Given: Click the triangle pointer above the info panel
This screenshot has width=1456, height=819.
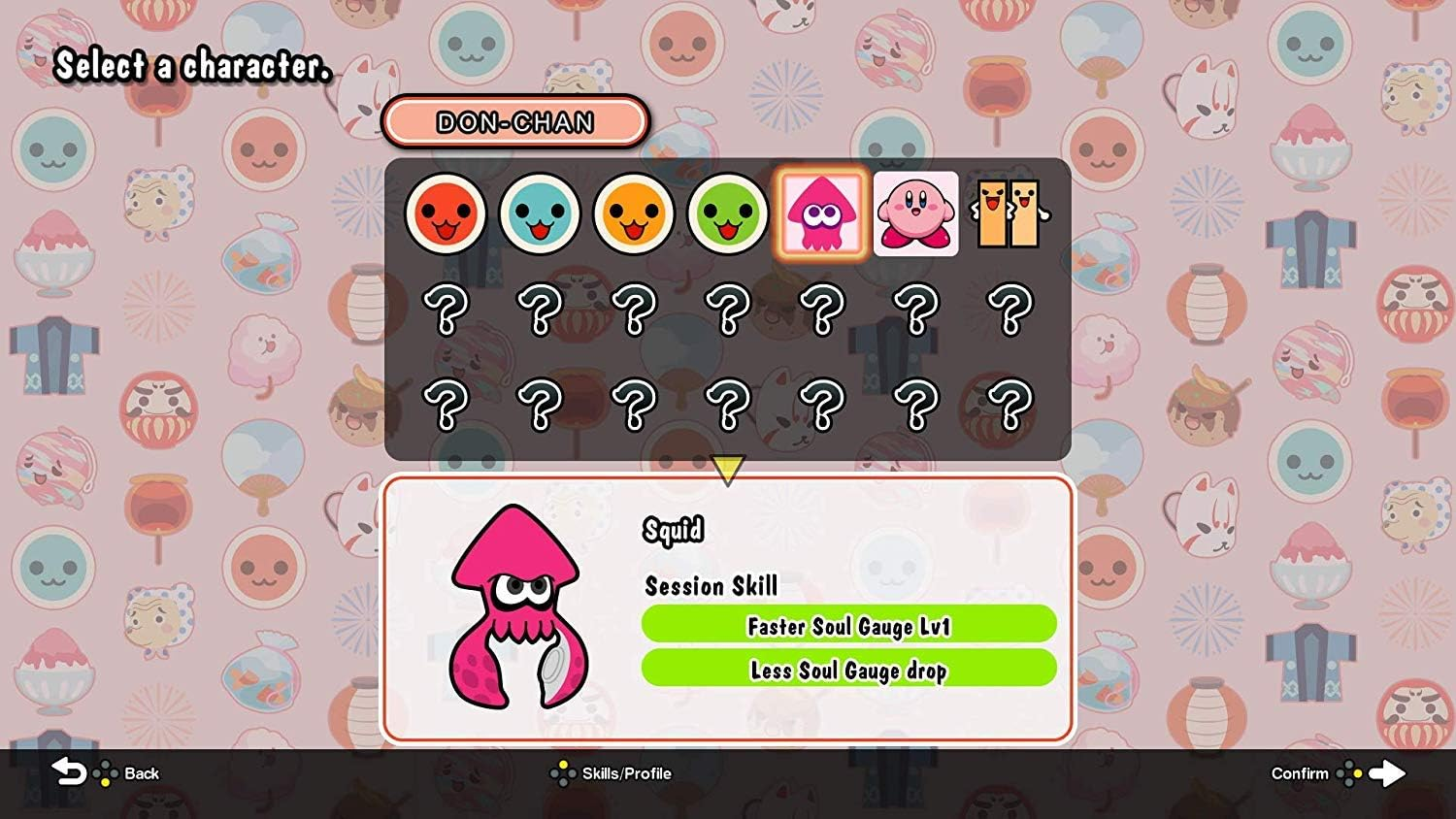Looking at the screenshot, I should click(x=726, y=468).
